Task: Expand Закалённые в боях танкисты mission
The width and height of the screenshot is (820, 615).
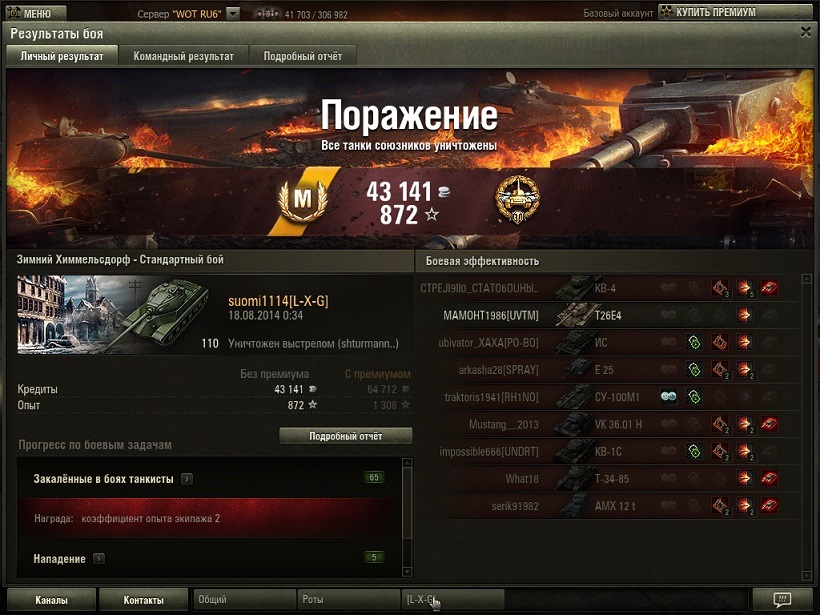Action: (187, 479)
